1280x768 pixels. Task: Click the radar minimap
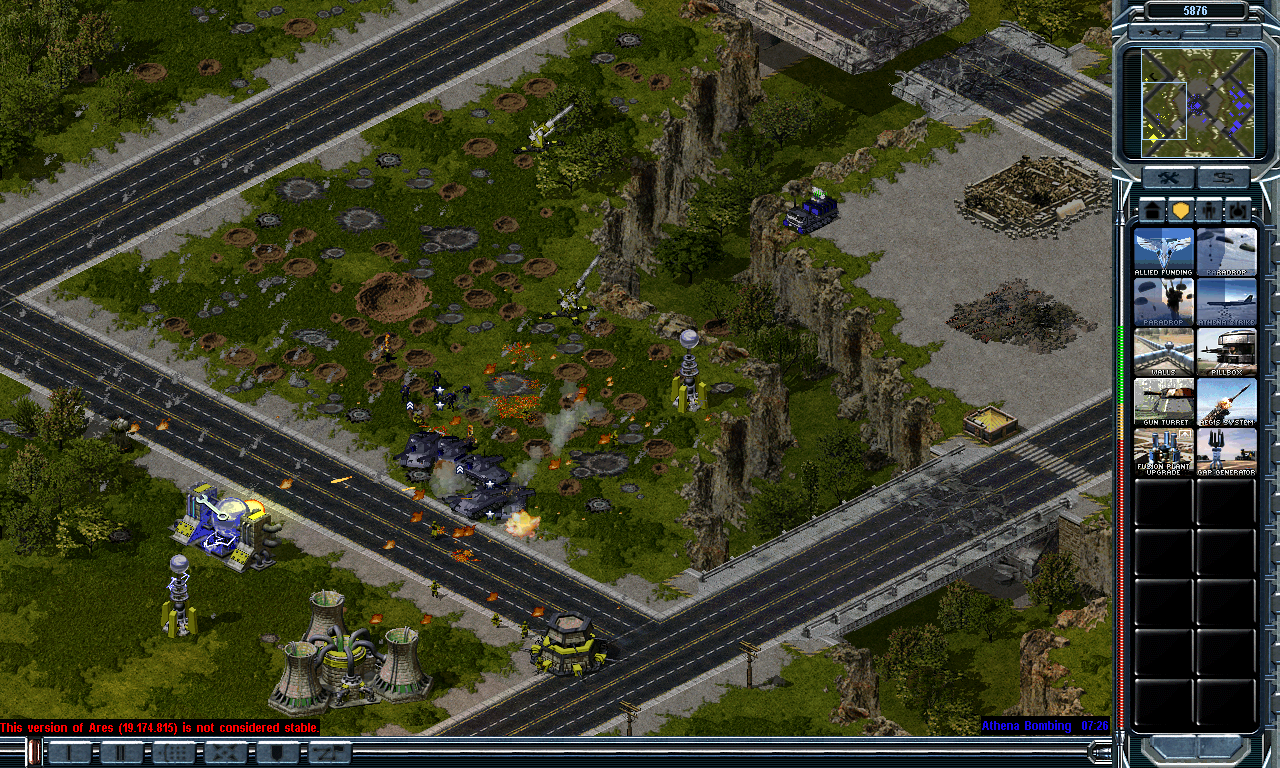pyautogui.click(x=1197, y=103)
